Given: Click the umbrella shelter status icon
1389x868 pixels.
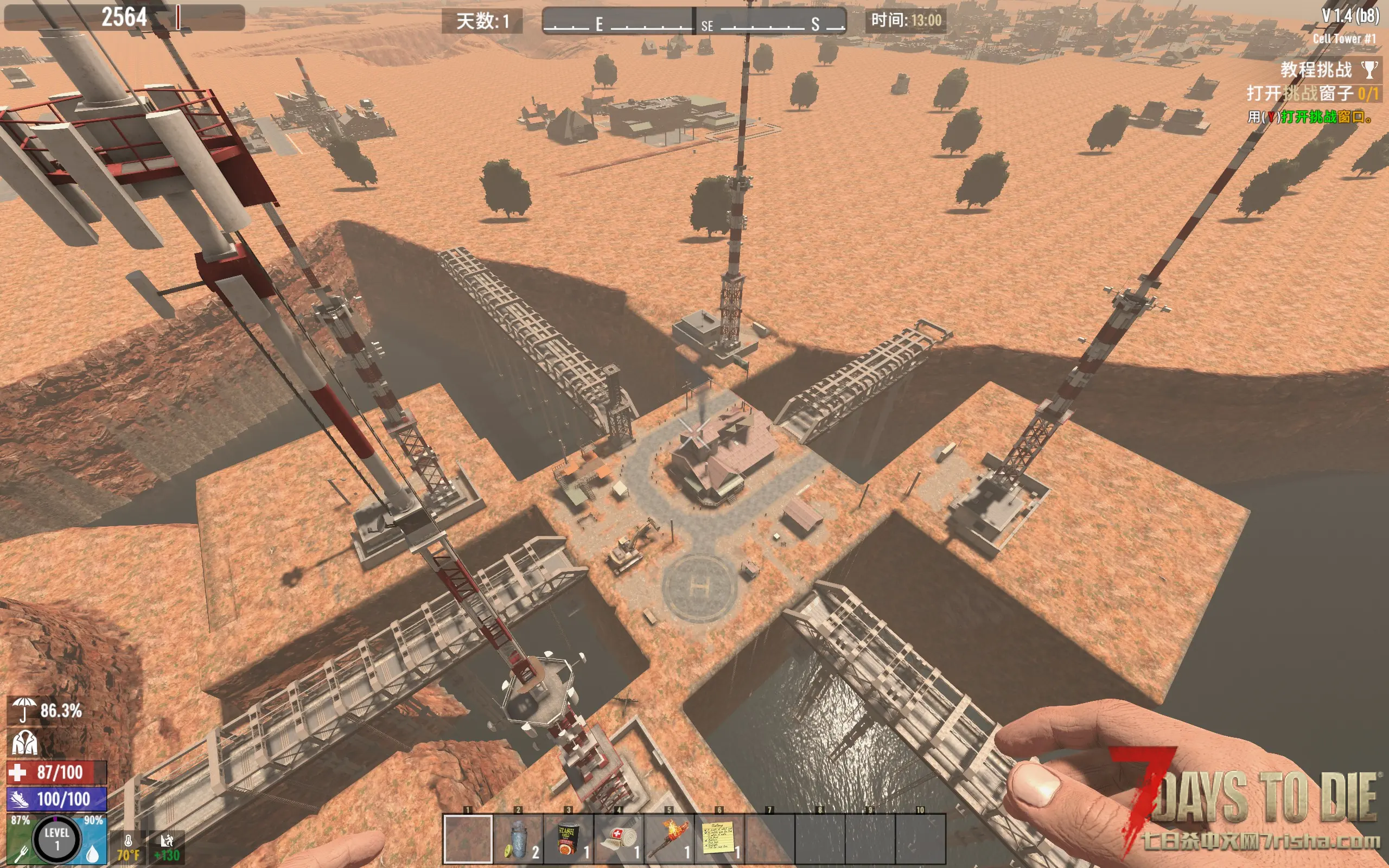Looking at the screenshot, I should coord(23,710).
